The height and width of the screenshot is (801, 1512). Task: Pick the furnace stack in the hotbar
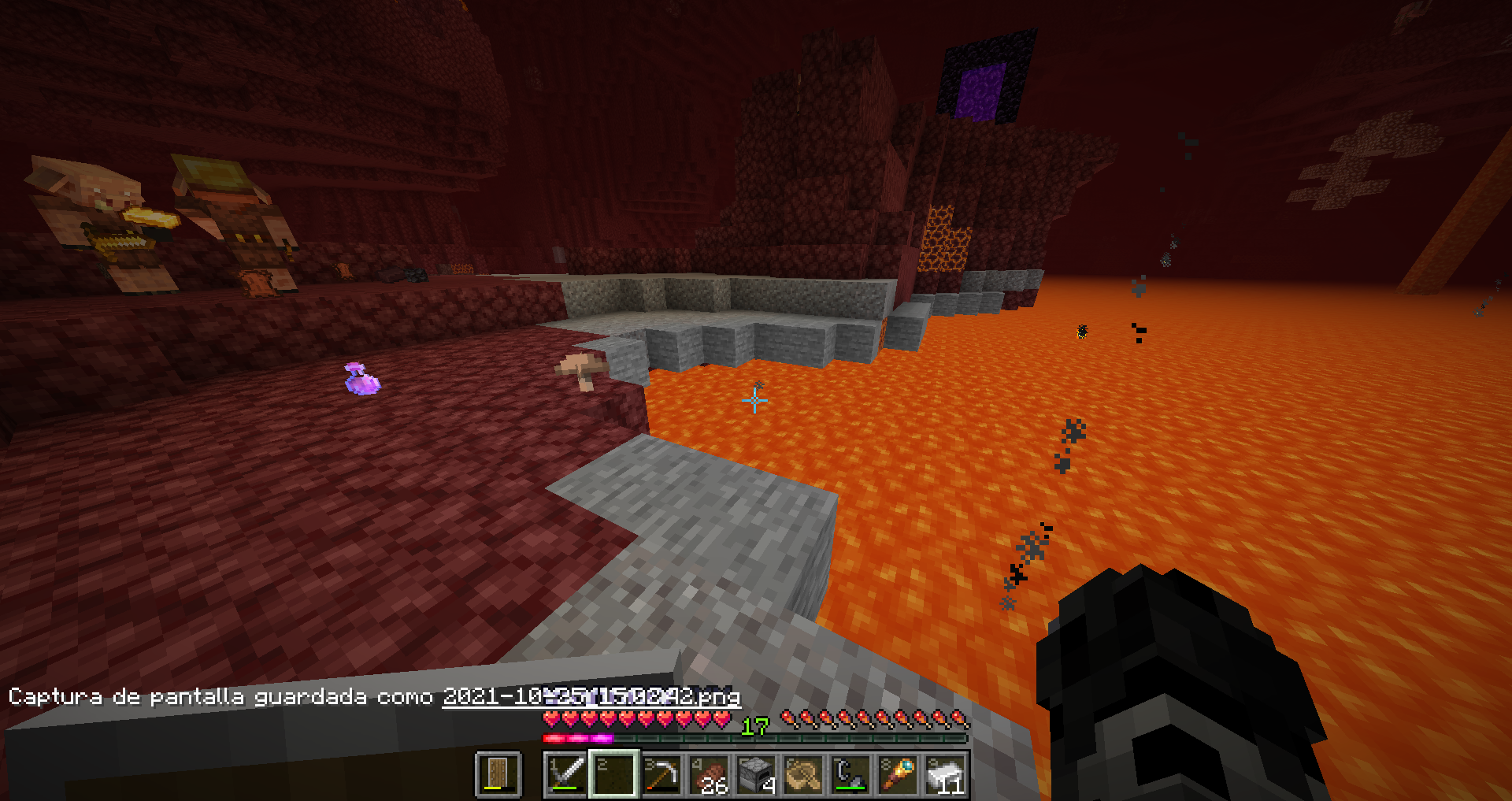tap(756, 774)
